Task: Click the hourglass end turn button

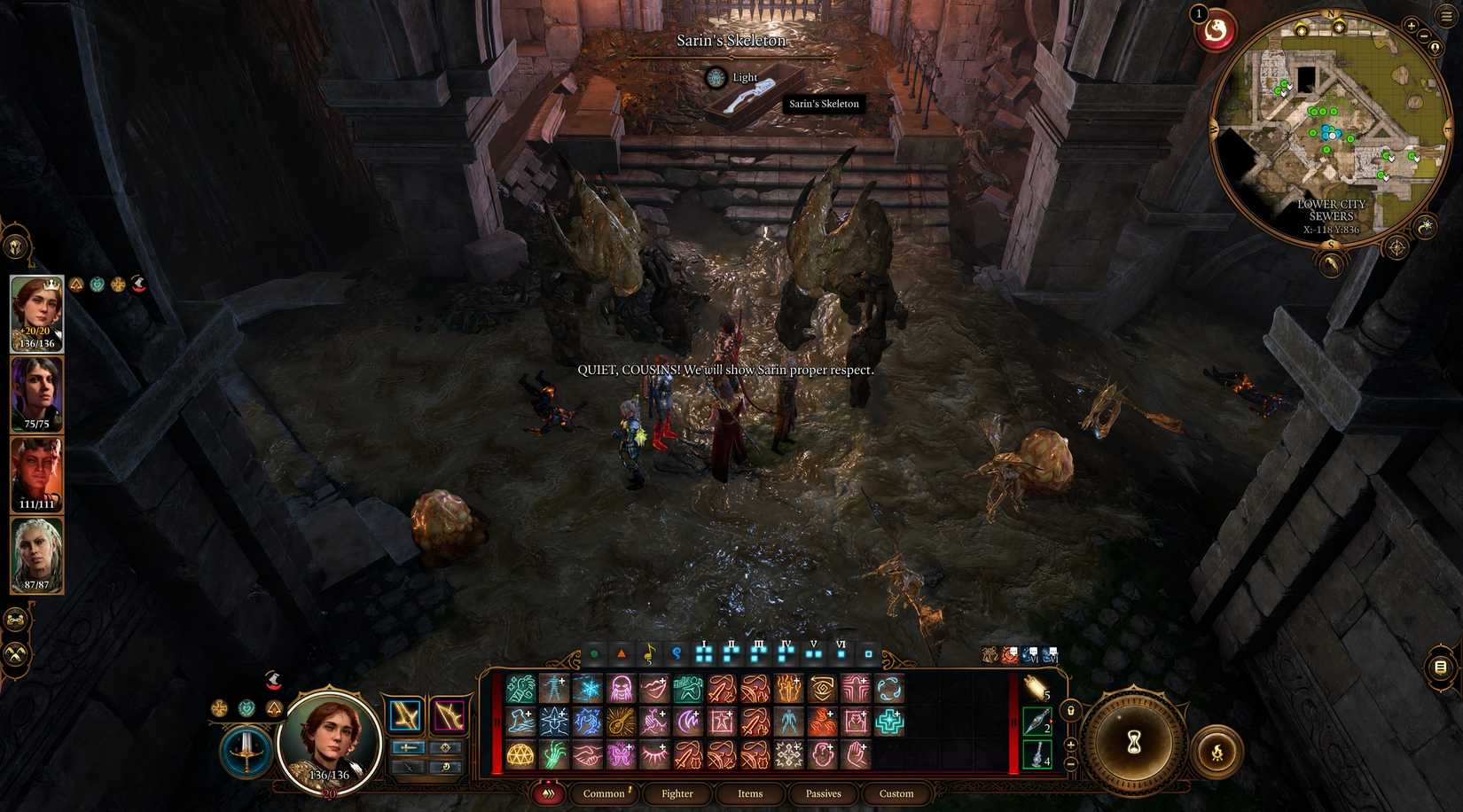Action: click(x=1134, y=745)
